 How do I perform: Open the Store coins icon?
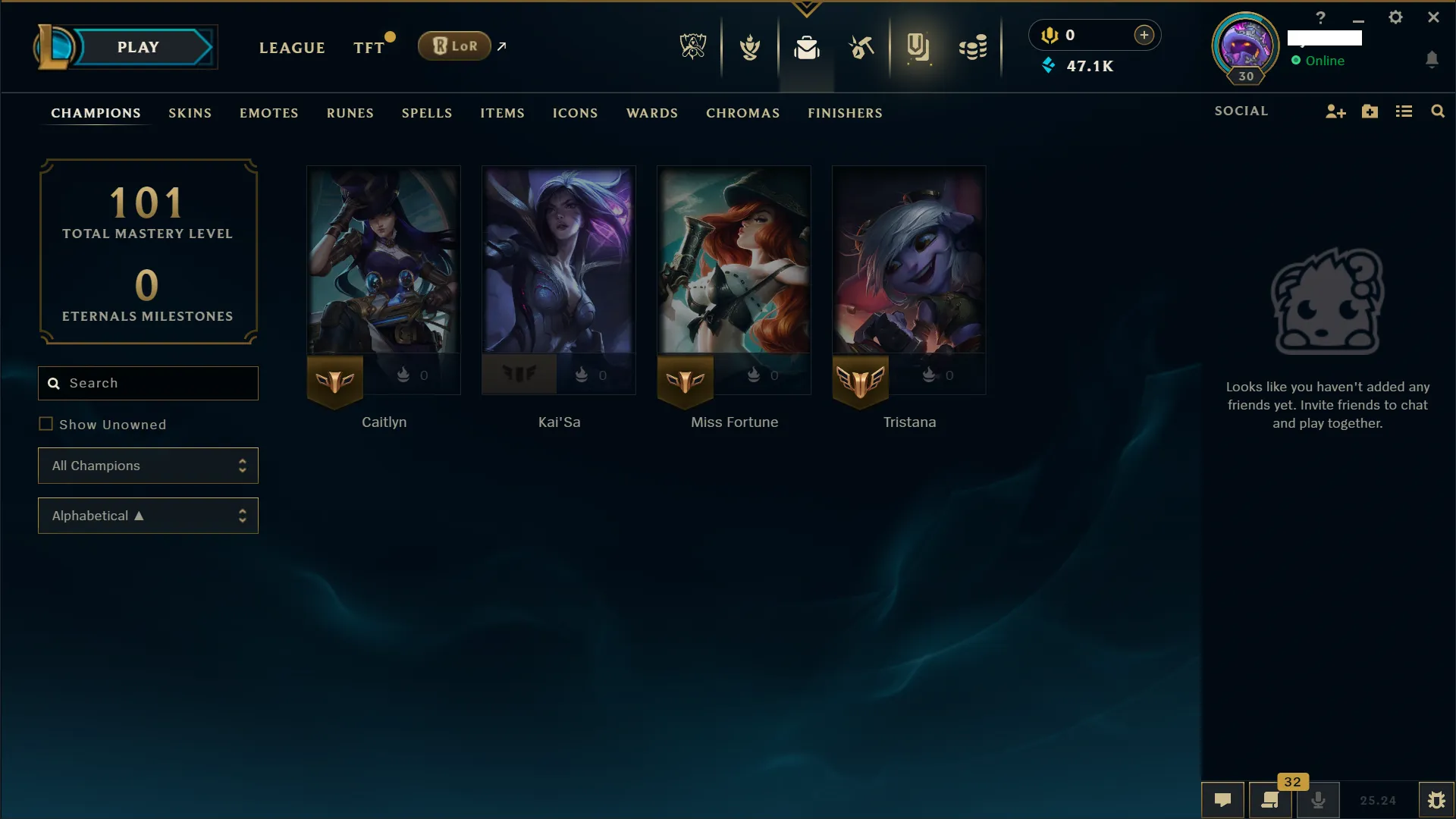coord(973,47)
